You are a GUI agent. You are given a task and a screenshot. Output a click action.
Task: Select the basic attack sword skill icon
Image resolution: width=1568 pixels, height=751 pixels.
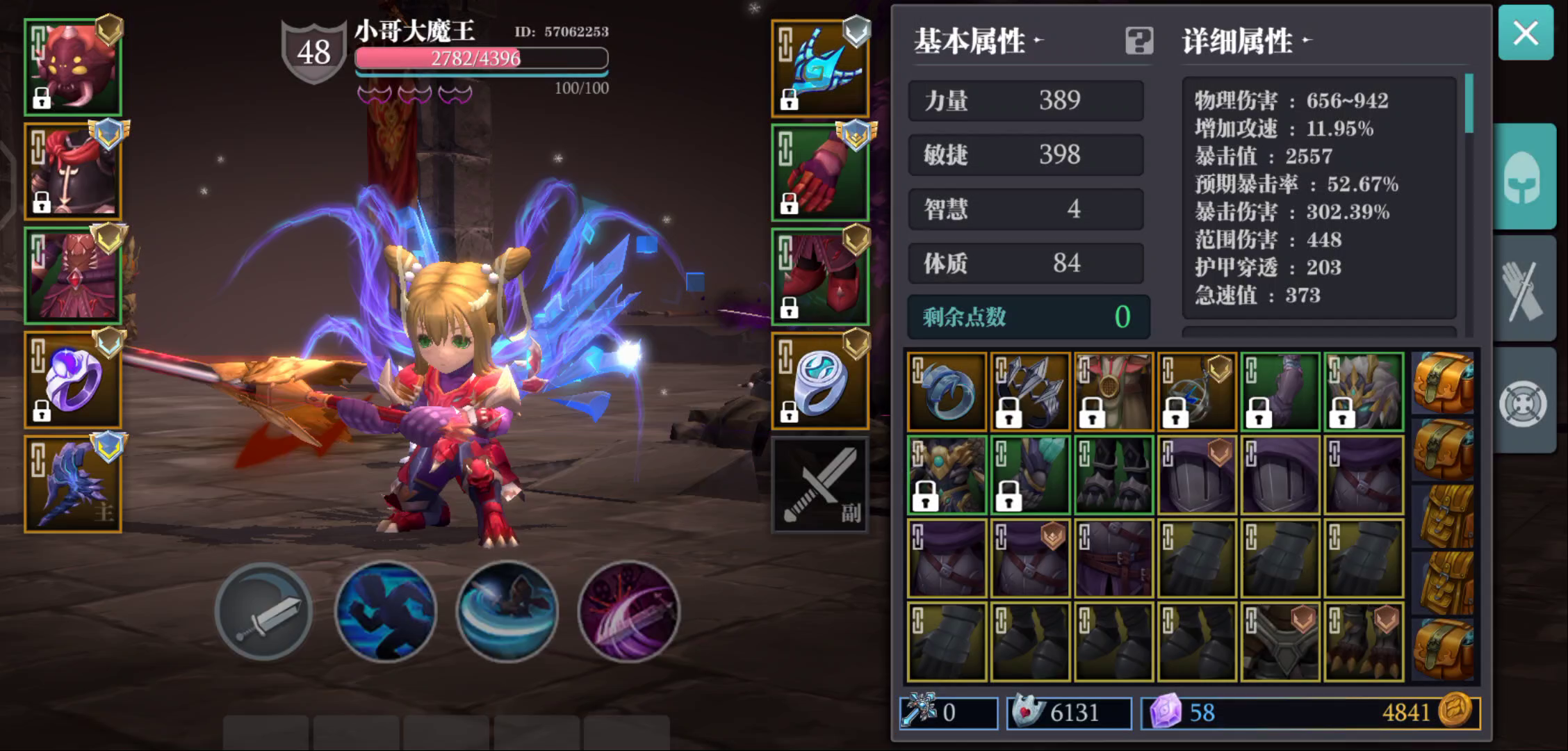pos(263,611)
